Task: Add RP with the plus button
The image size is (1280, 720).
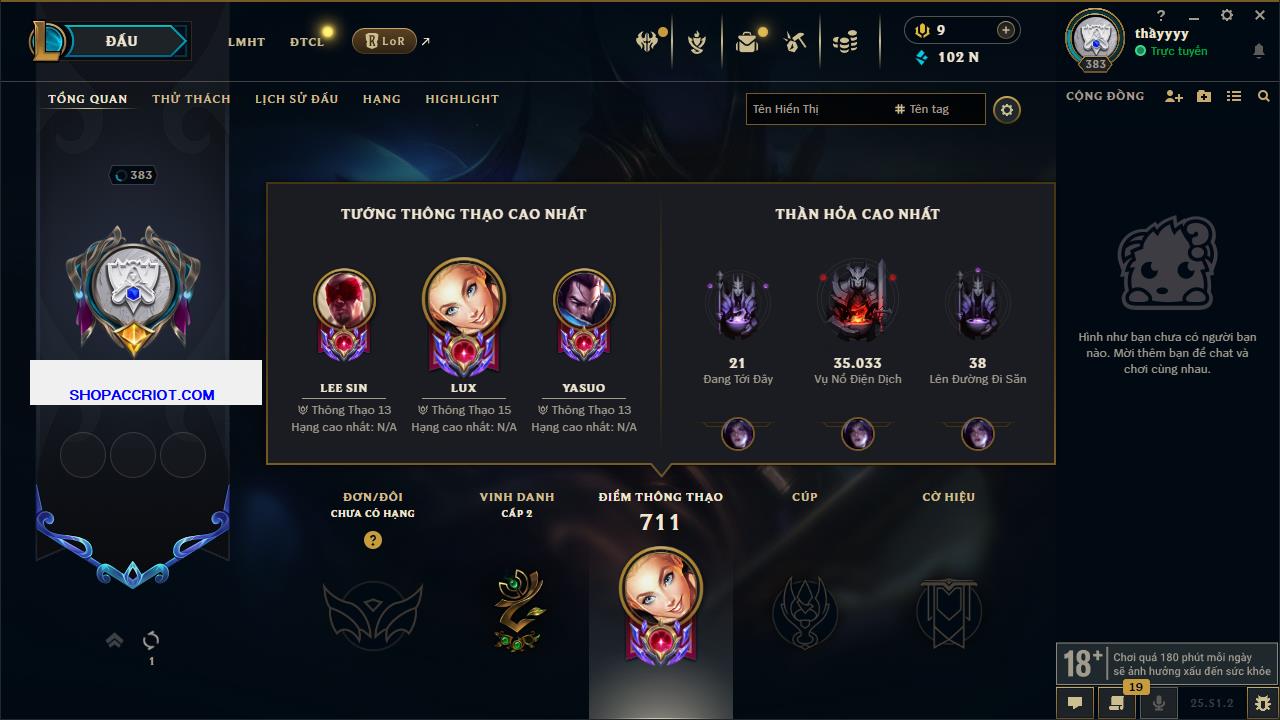Action: [x=1006, y=30]
